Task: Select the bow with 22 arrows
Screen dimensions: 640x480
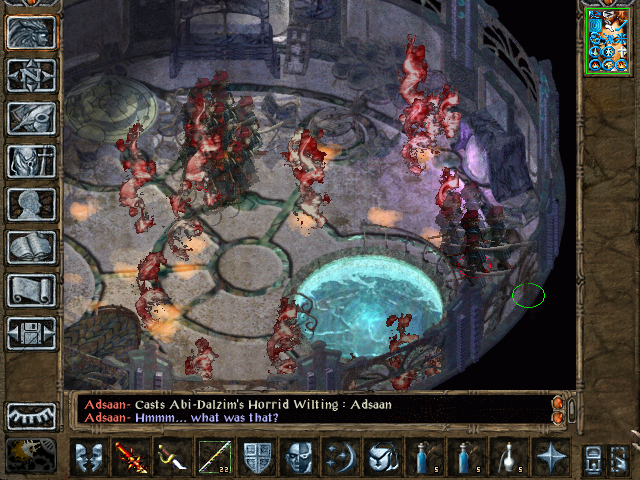Action: tap(214, 457)
